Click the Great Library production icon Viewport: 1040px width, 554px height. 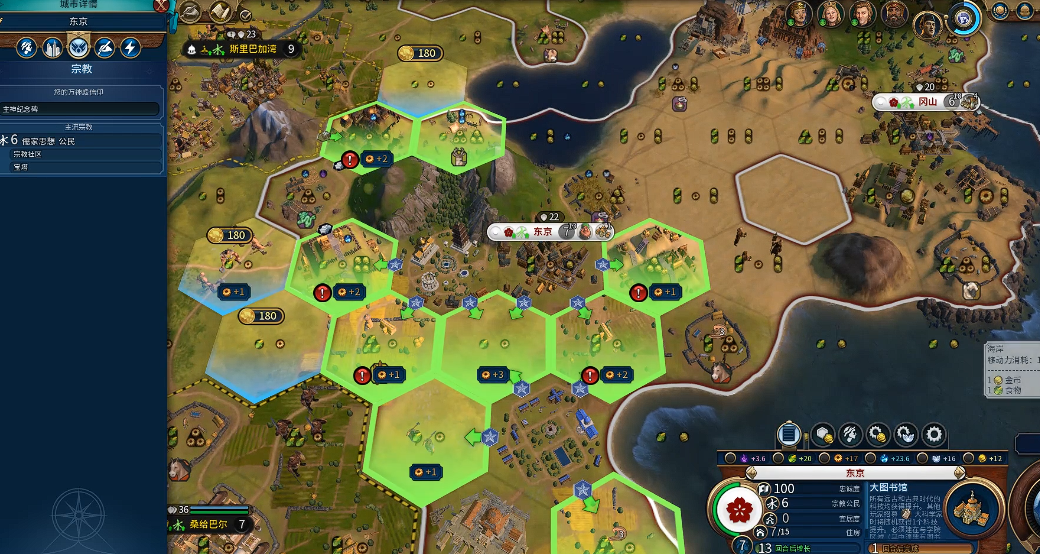(x=973, y=510)
